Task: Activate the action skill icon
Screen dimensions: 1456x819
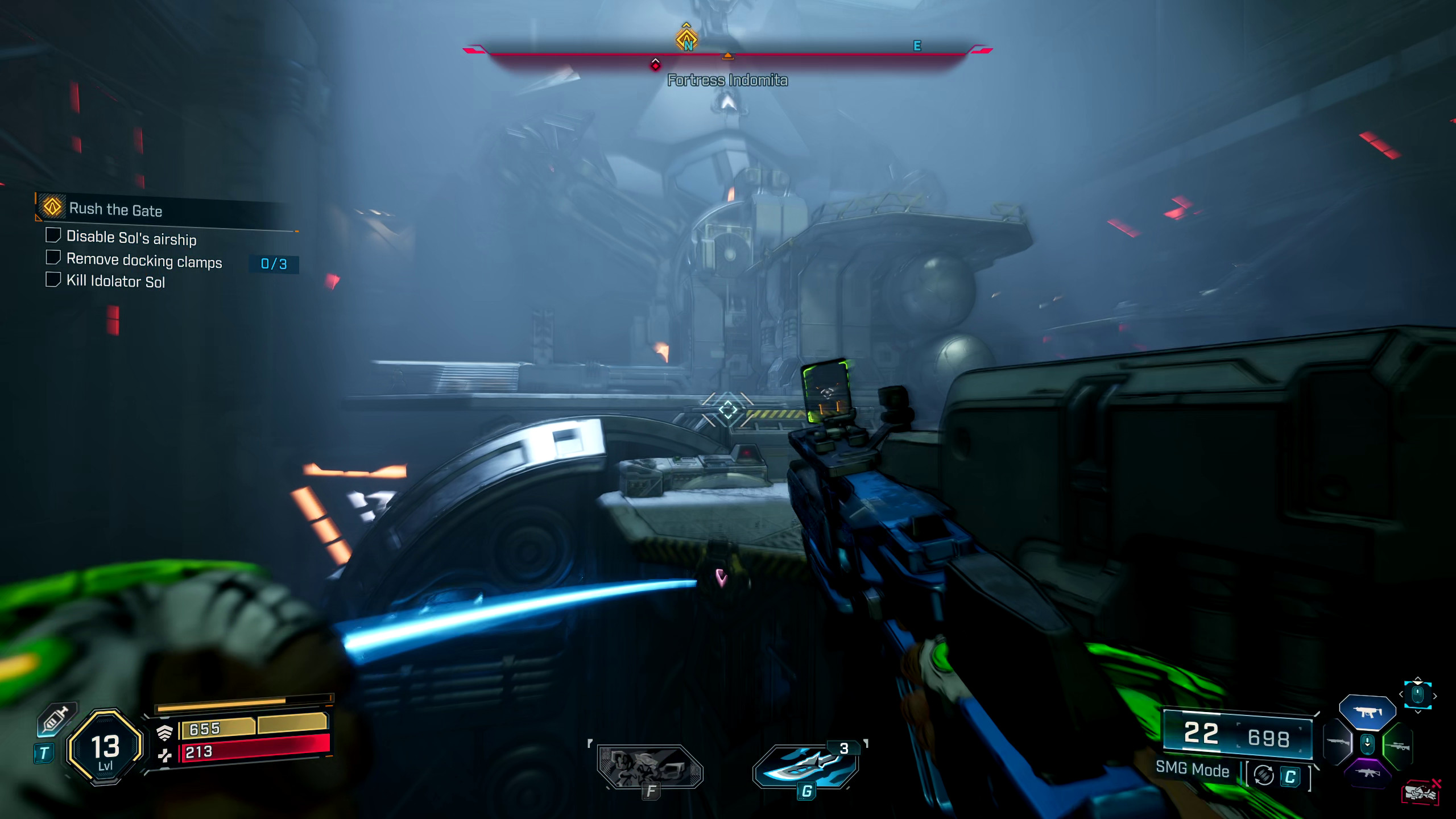Action: pos(650,767)
